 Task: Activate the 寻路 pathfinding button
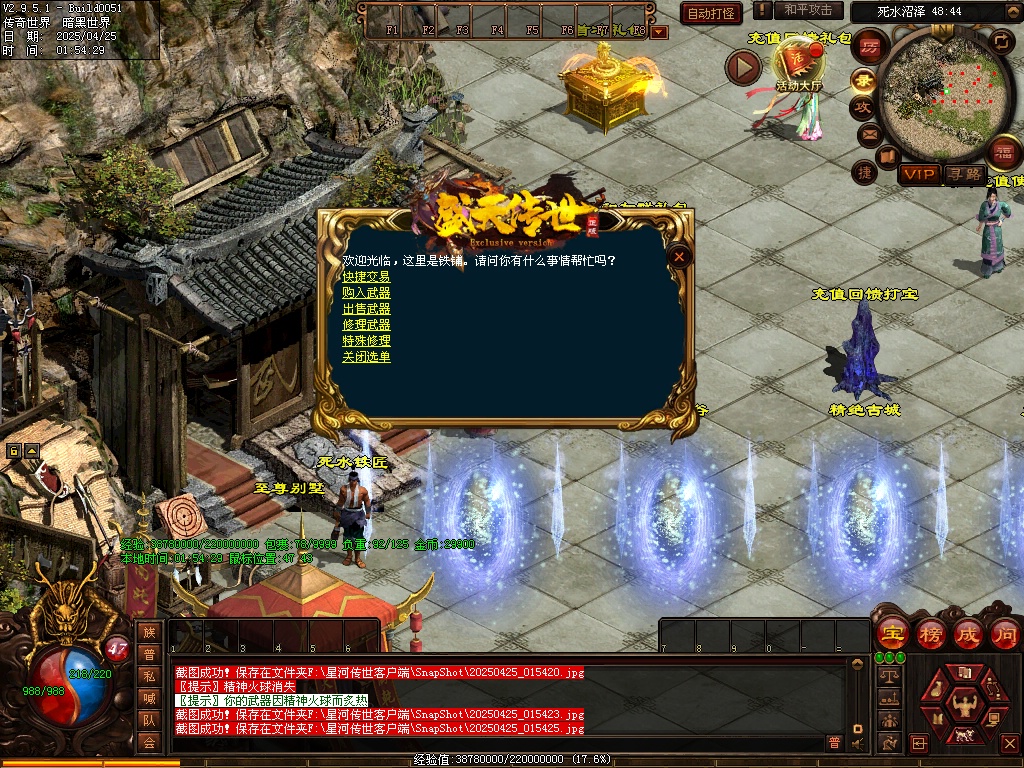pos(964,174)
